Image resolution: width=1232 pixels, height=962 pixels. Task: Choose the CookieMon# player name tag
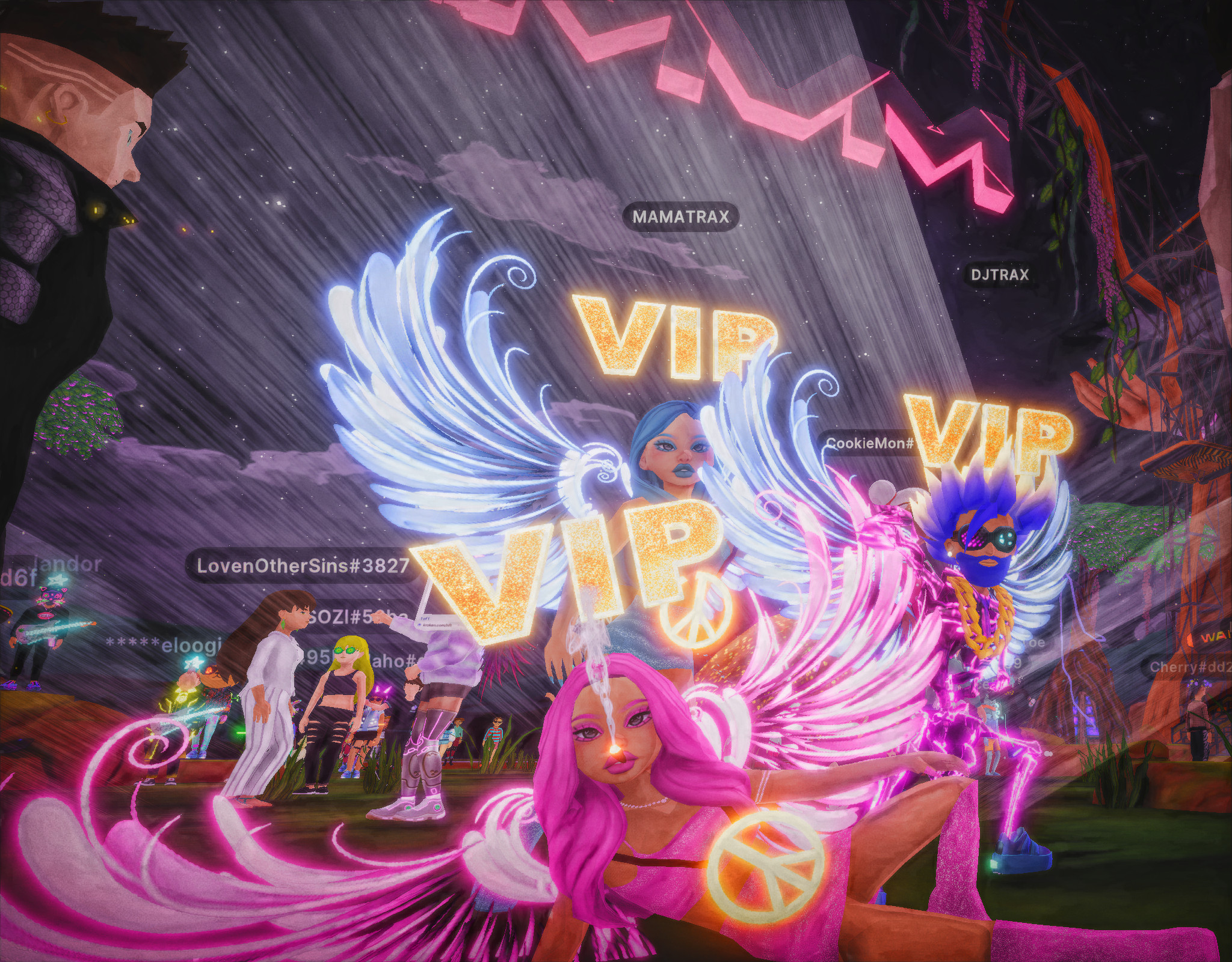pos(869,444)
